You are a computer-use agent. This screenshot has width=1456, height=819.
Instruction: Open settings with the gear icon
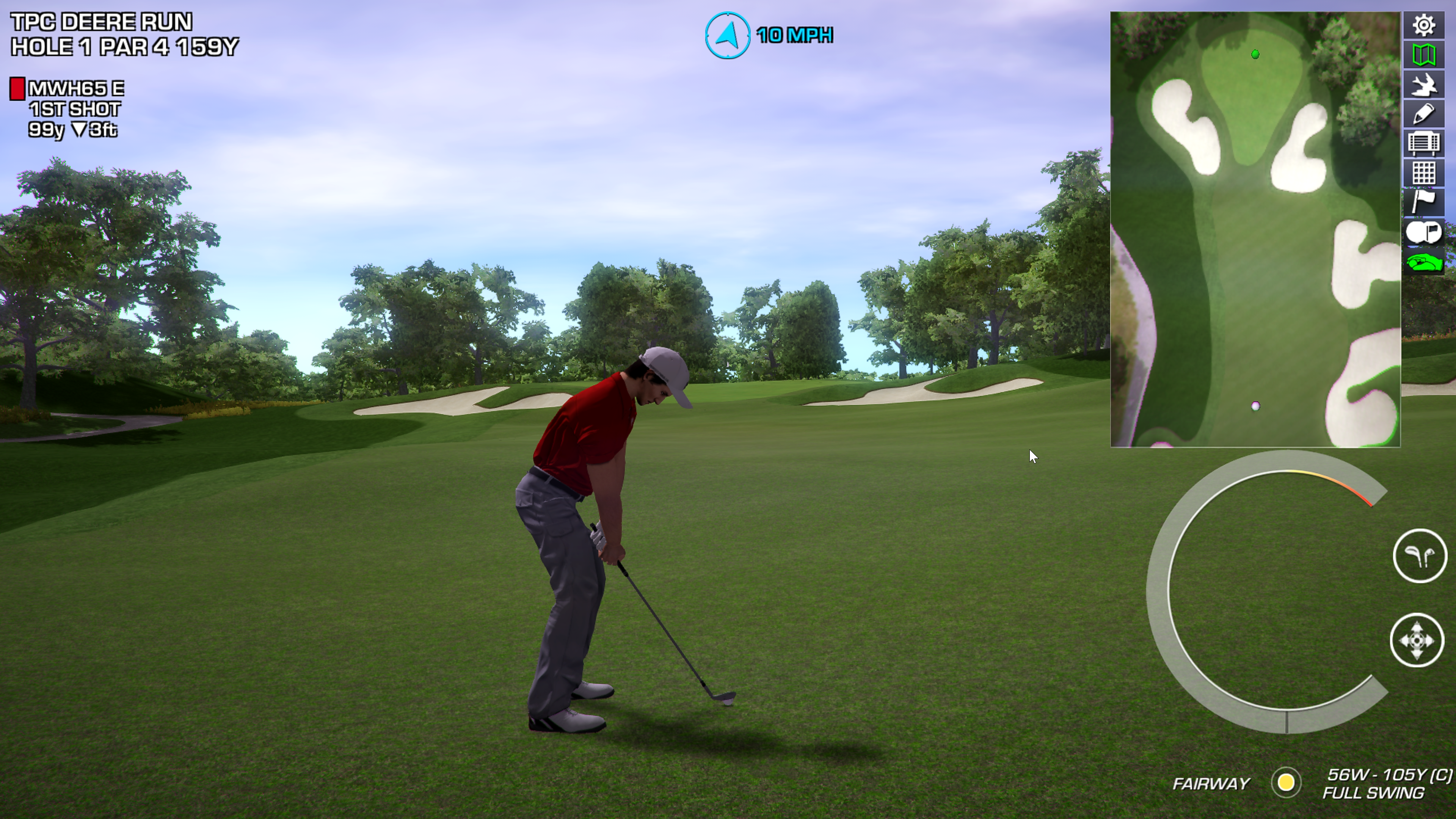coord(1423,25)
